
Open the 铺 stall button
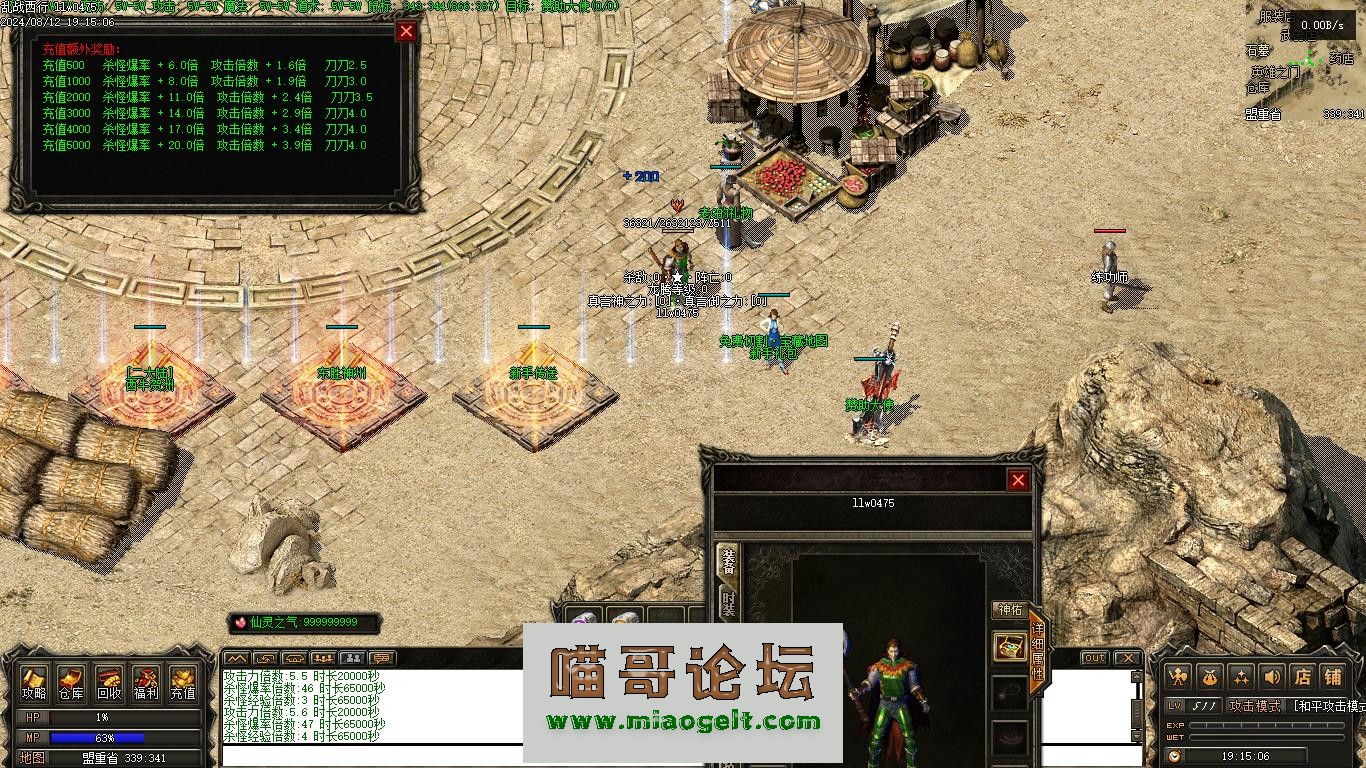click(1333, 677)
